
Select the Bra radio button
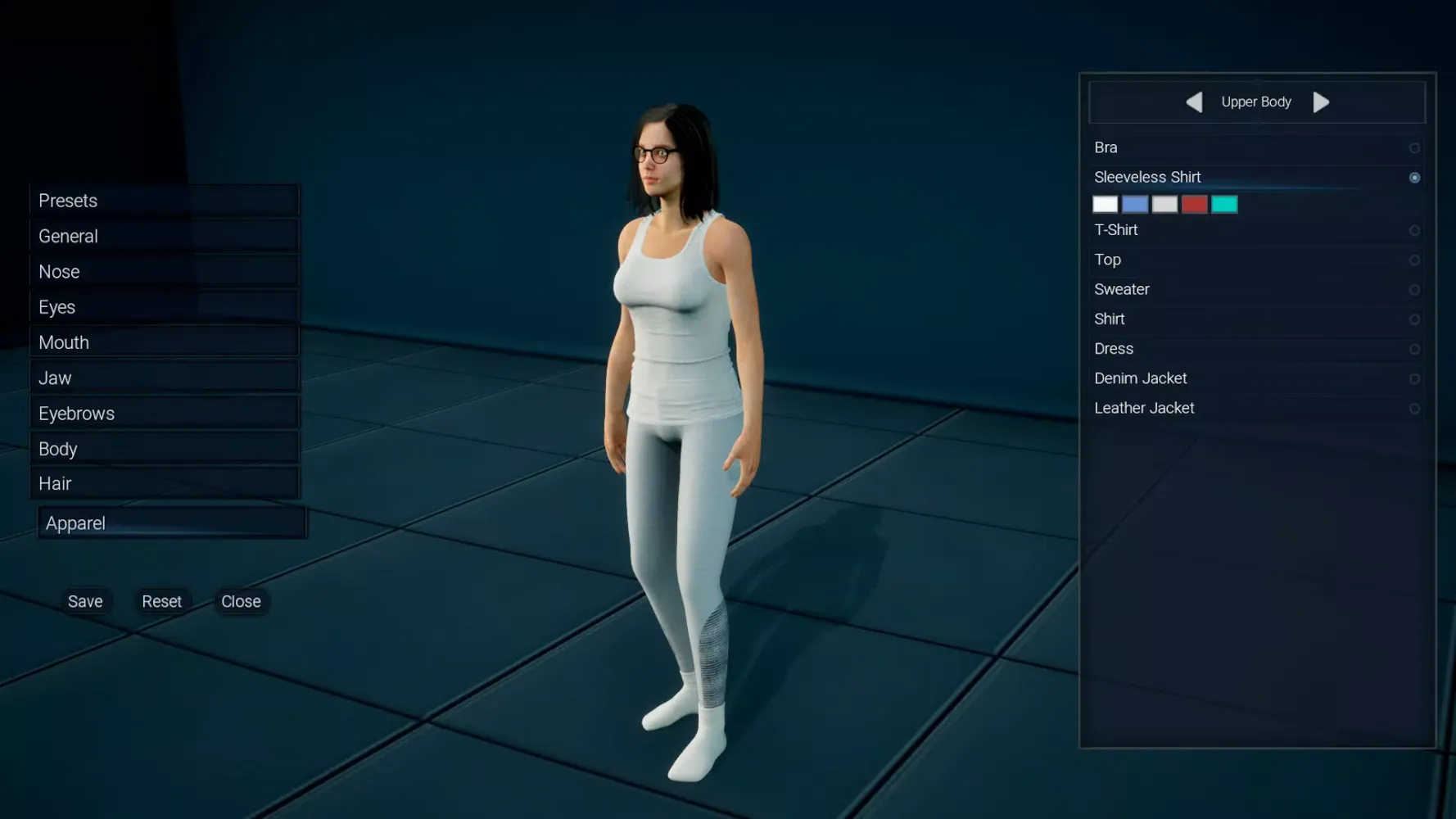click(1414, 148)
